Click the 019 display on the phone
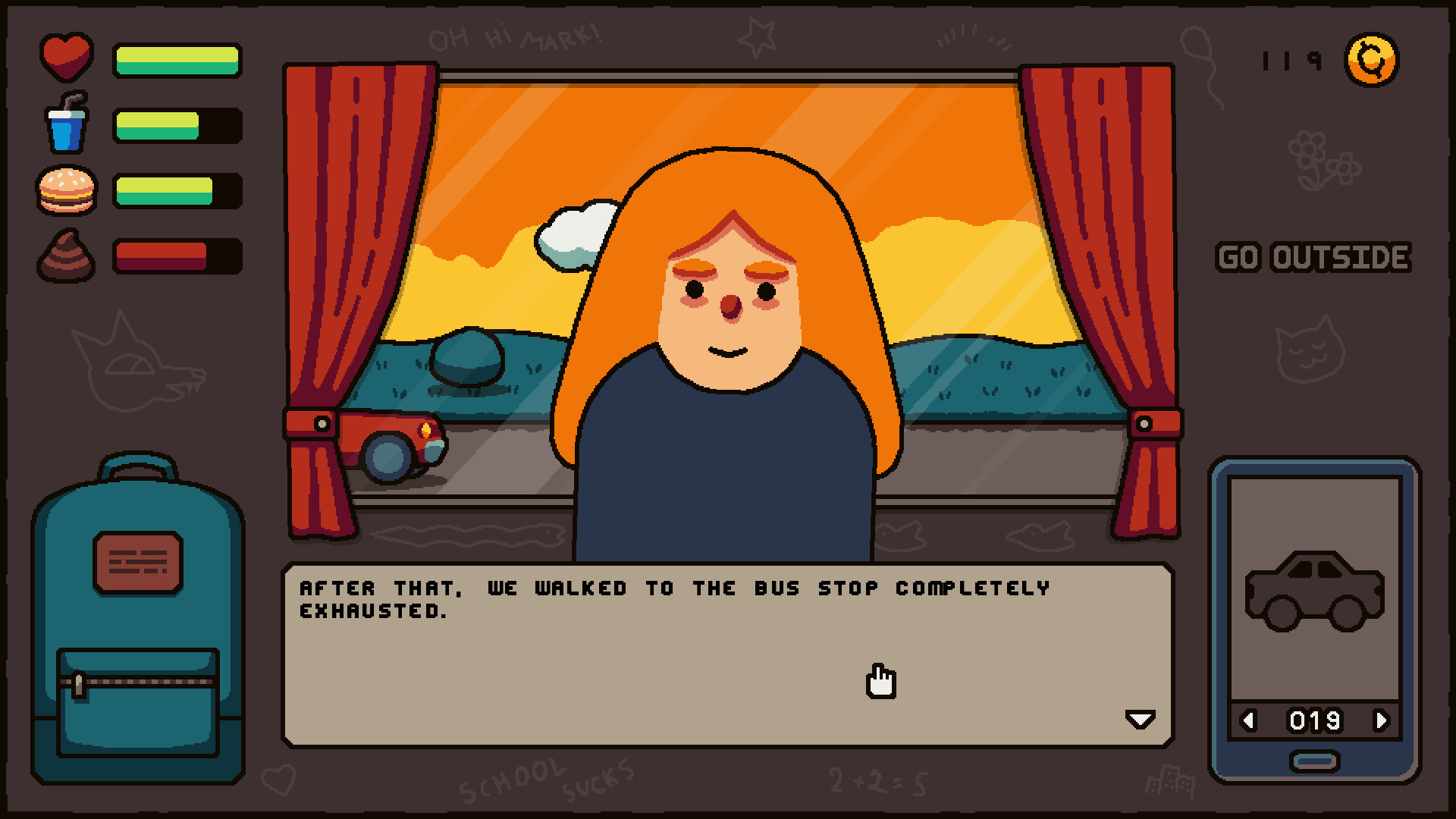 click(1316, 721)
